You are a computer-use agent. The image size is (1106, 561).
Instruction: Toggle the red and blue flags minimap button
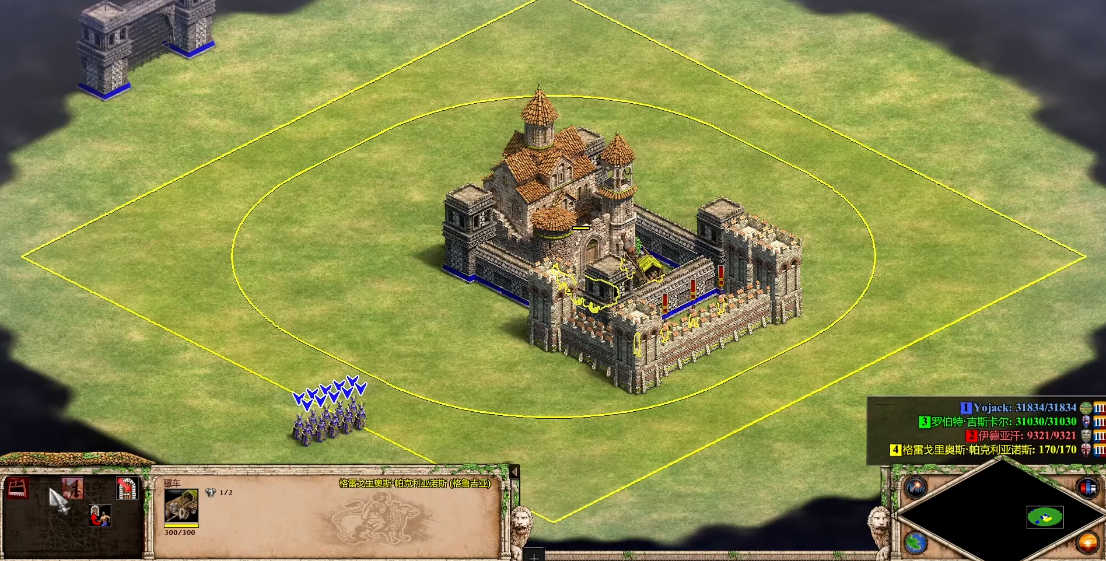click(x=1088, y=487)
